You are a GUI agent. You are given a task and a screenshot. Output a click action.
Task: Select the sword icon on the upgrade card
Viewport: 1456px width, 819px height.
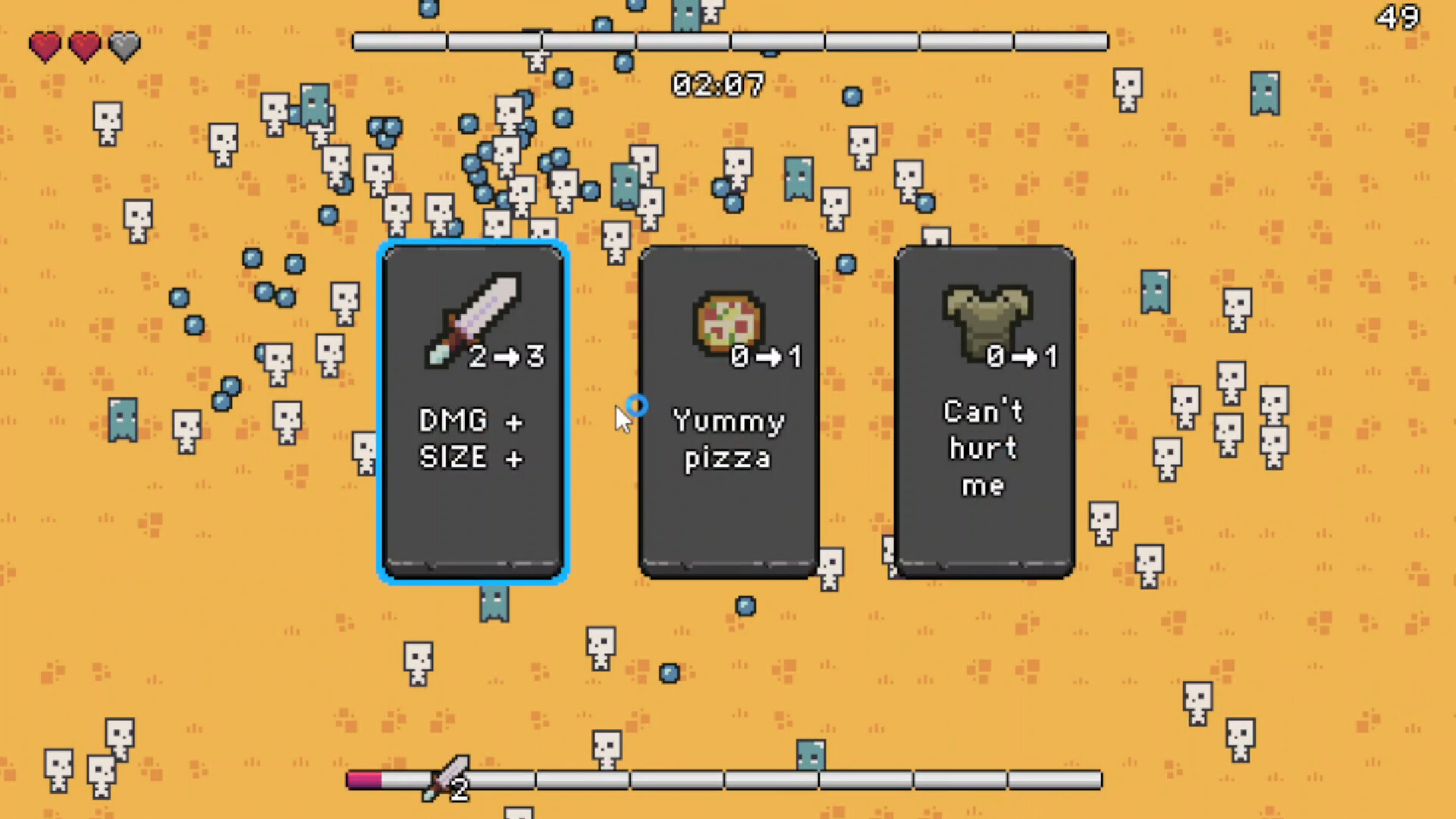click(x=474, y=318)
